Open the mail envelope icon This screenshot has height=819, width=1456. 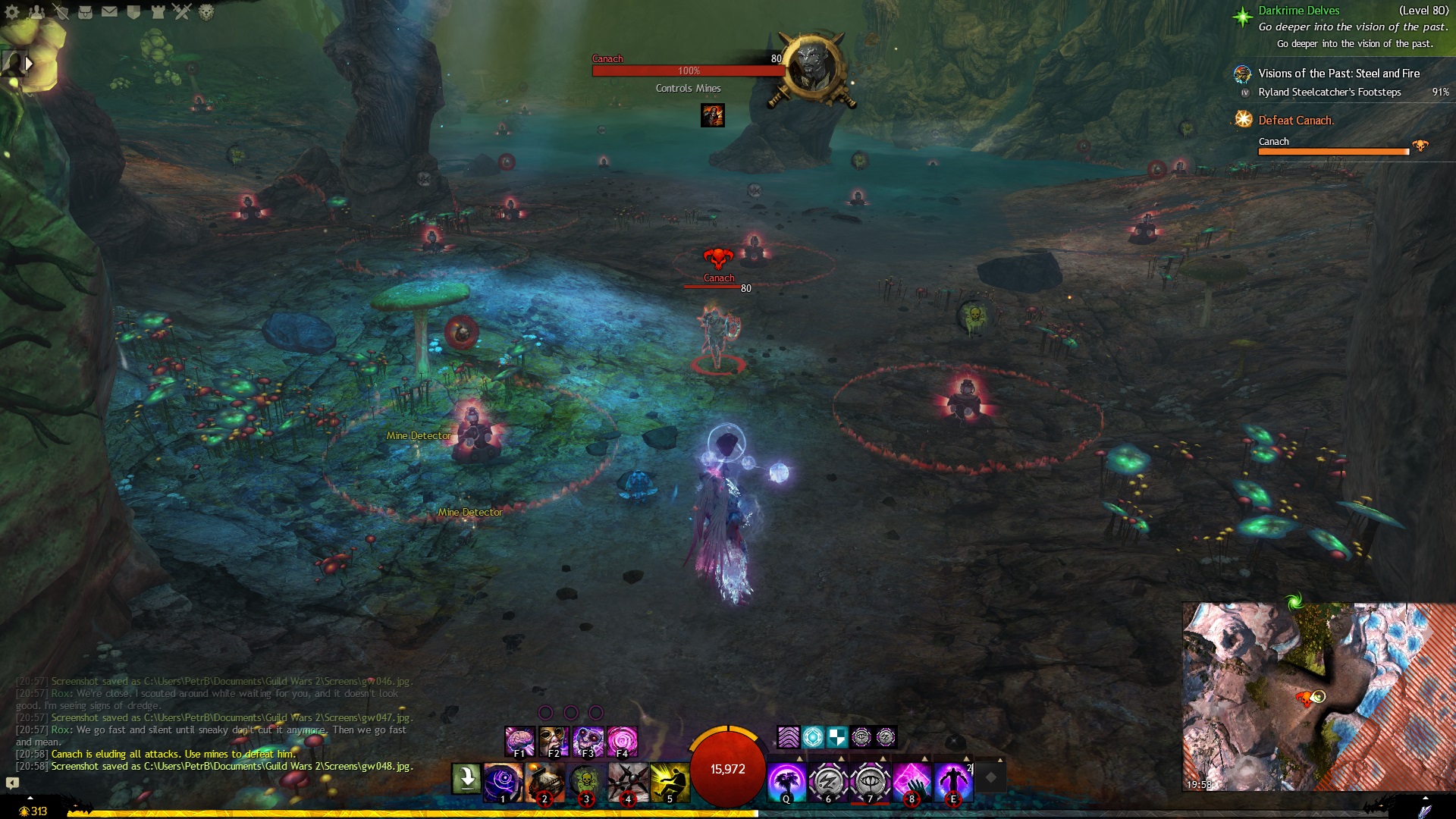[x=109, y=12]
